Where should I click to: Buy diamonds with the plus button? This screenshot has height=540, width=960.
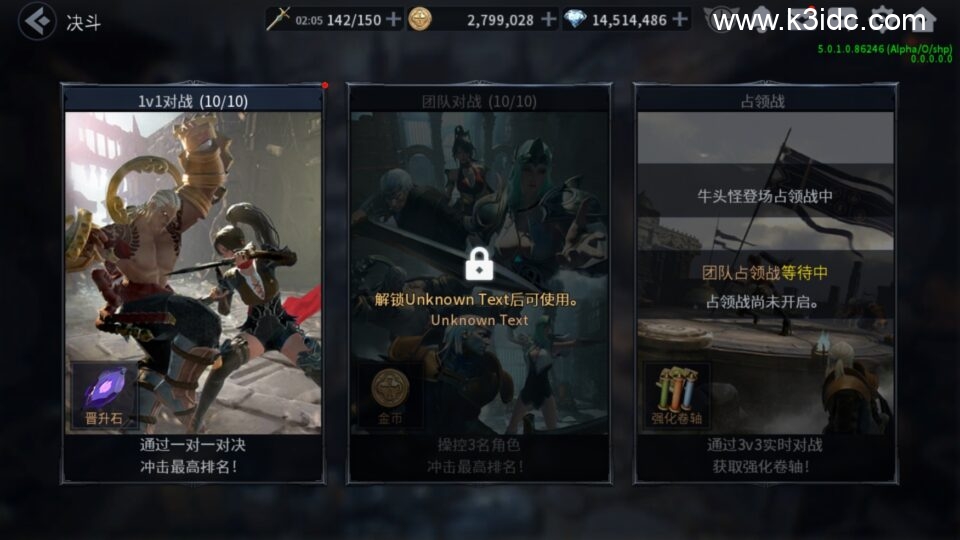(680, 19)
